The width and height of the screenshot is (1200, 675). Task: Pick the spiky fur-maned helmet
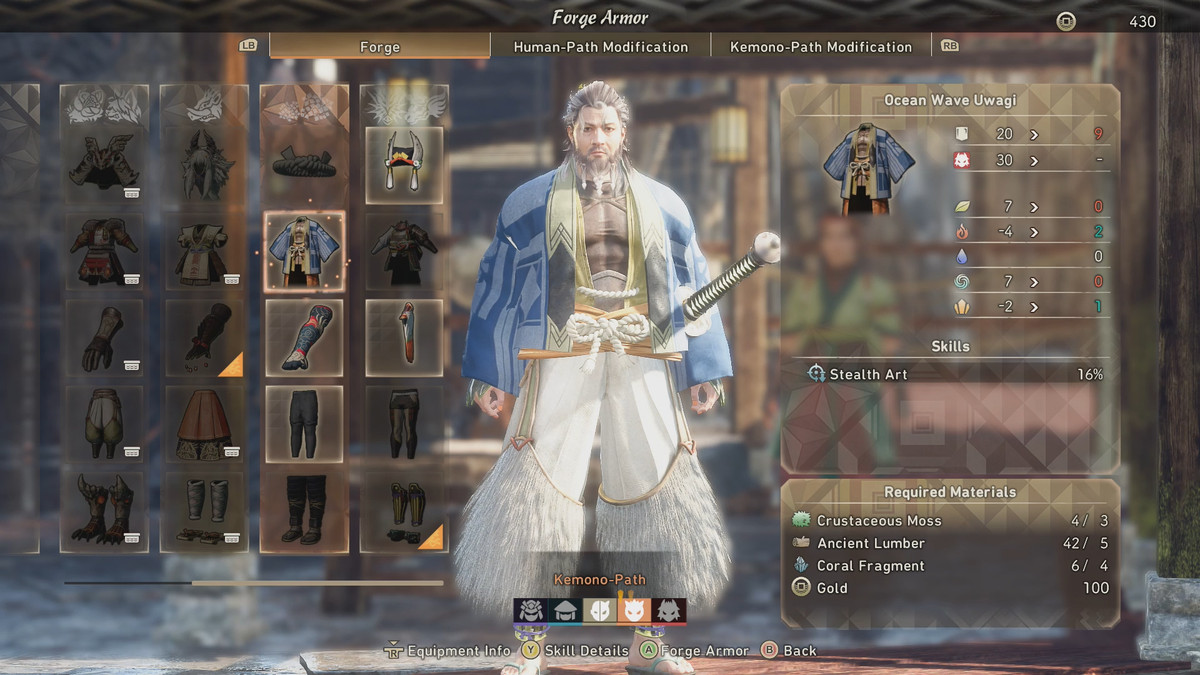coord(204,163)
